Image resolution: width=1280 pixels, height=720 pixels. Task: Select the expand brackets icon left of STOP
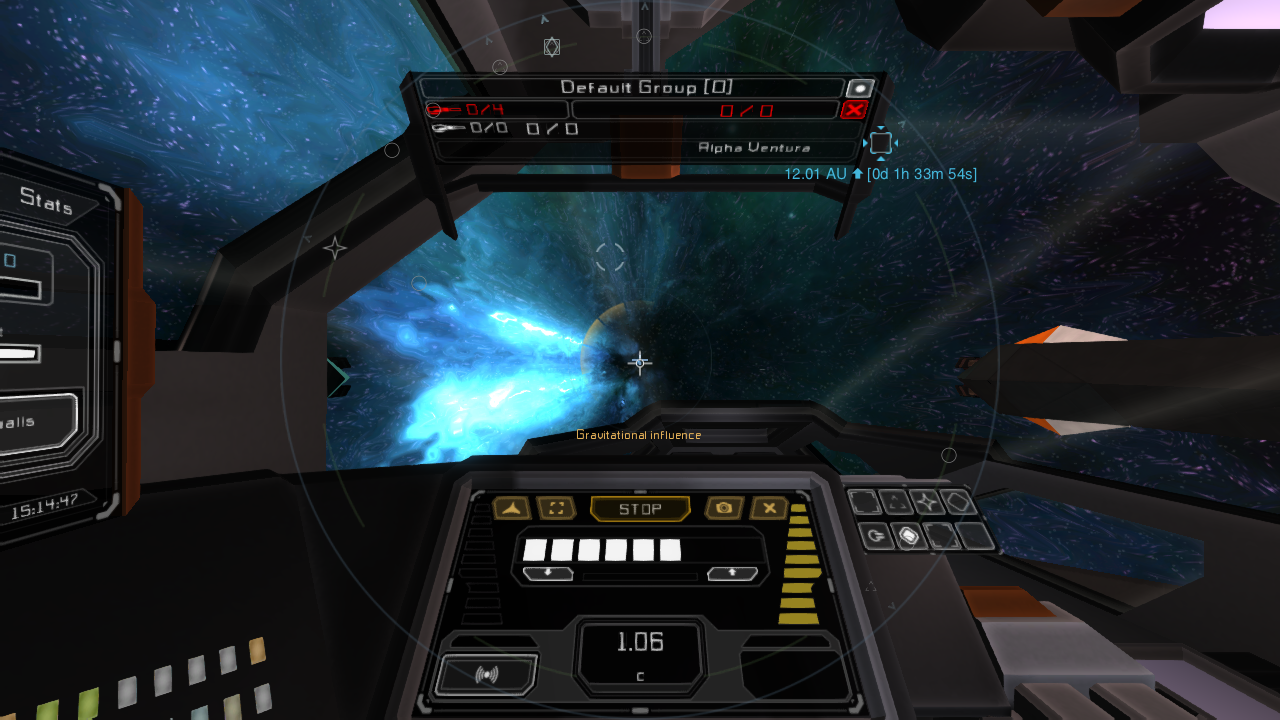point(557,508)
